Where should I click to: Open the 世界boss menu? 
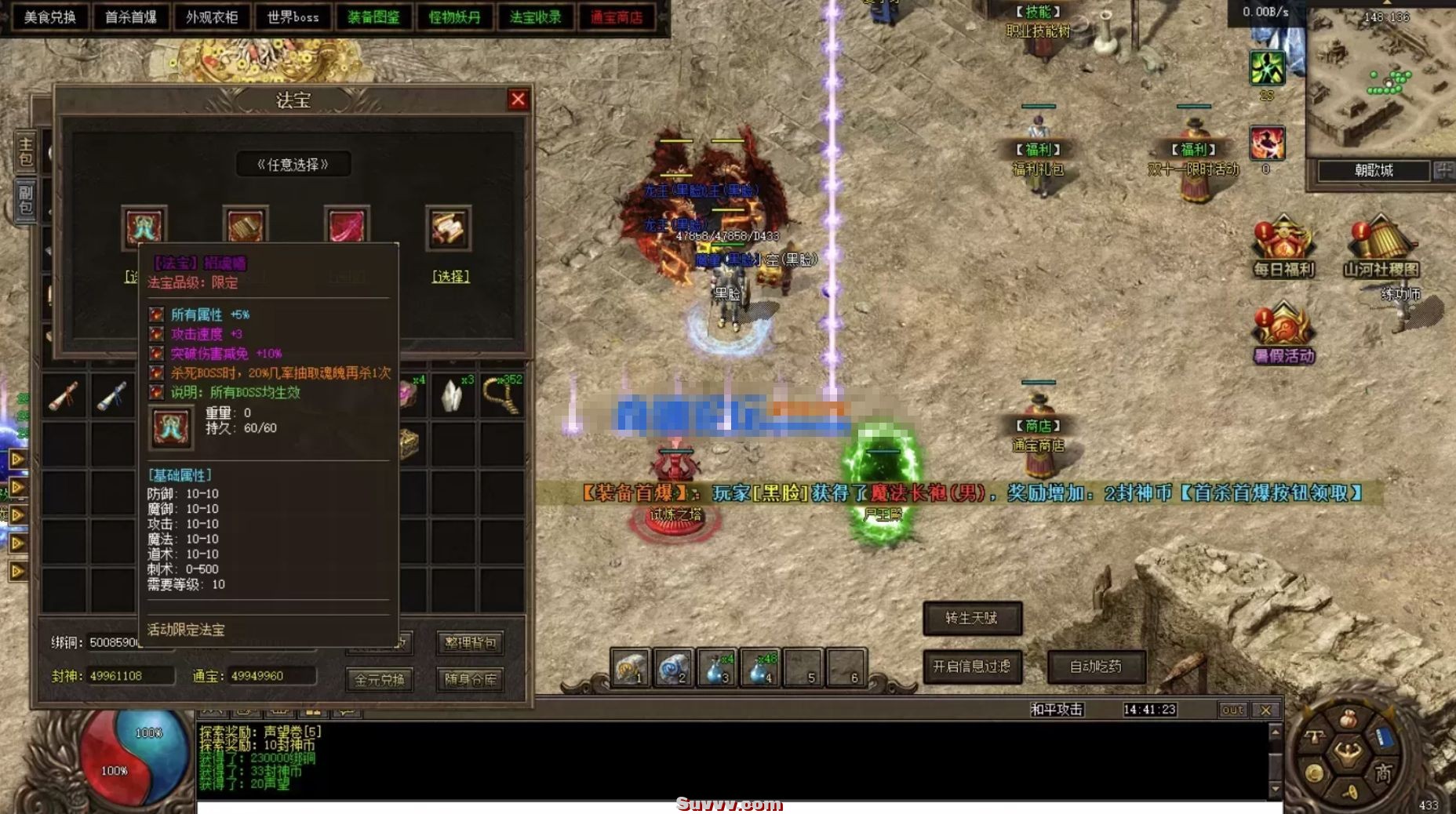(293, 17)
